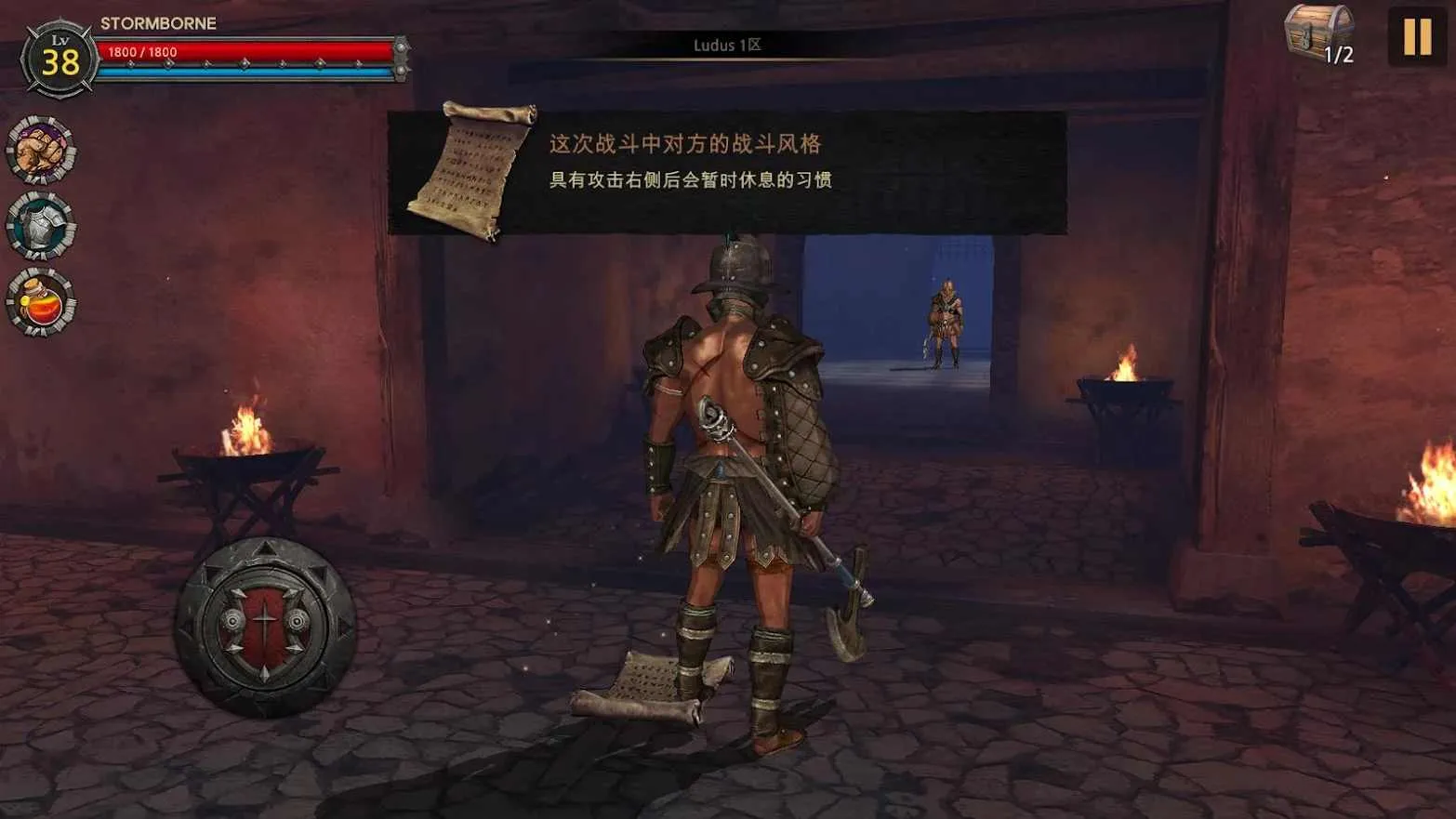Select the fist attack skill icon
Image resolution: width=1456 pixels, height=819 pixels.
click(37, 153)
